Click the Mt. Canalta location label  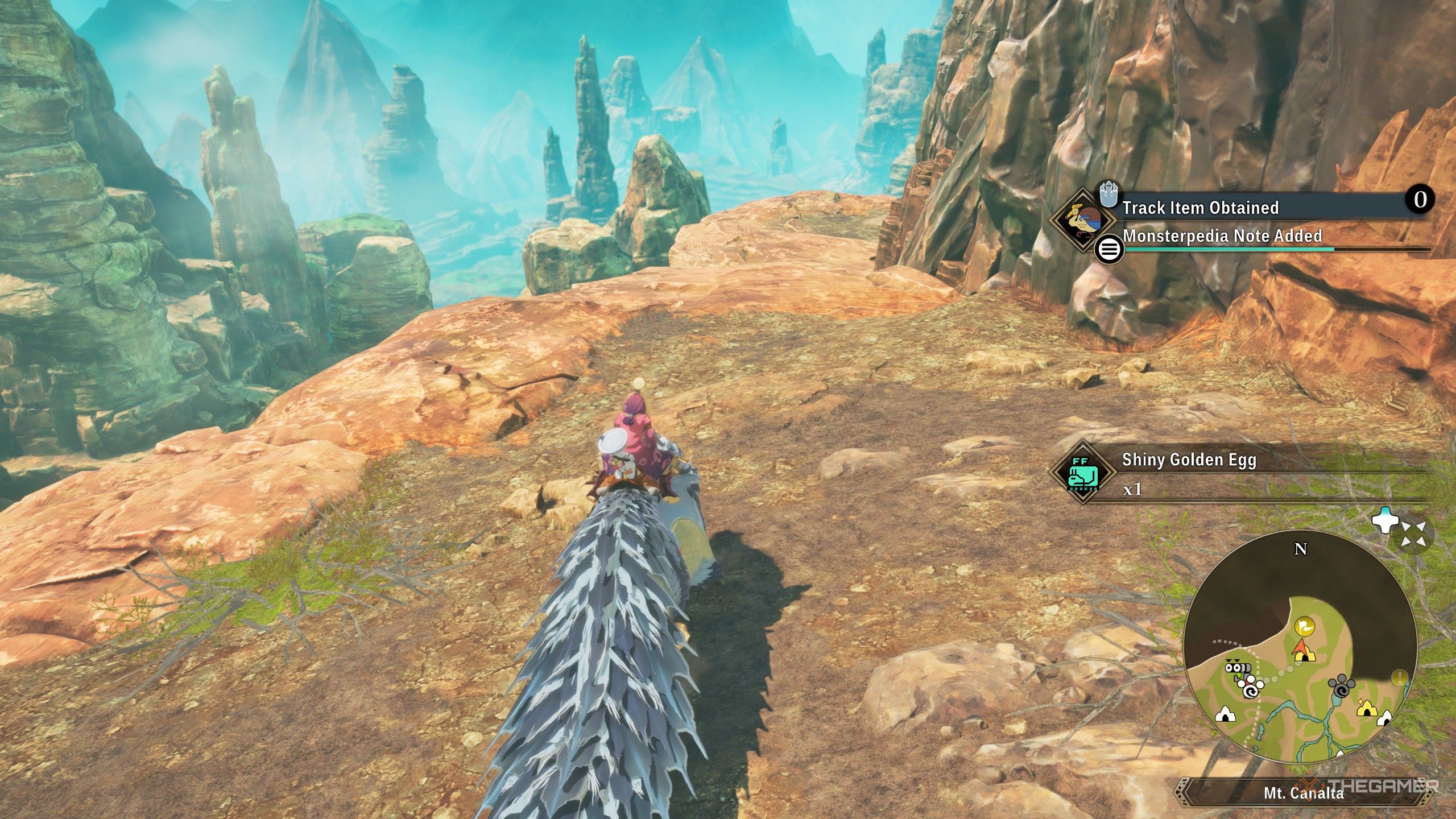tap(1303, 793)
